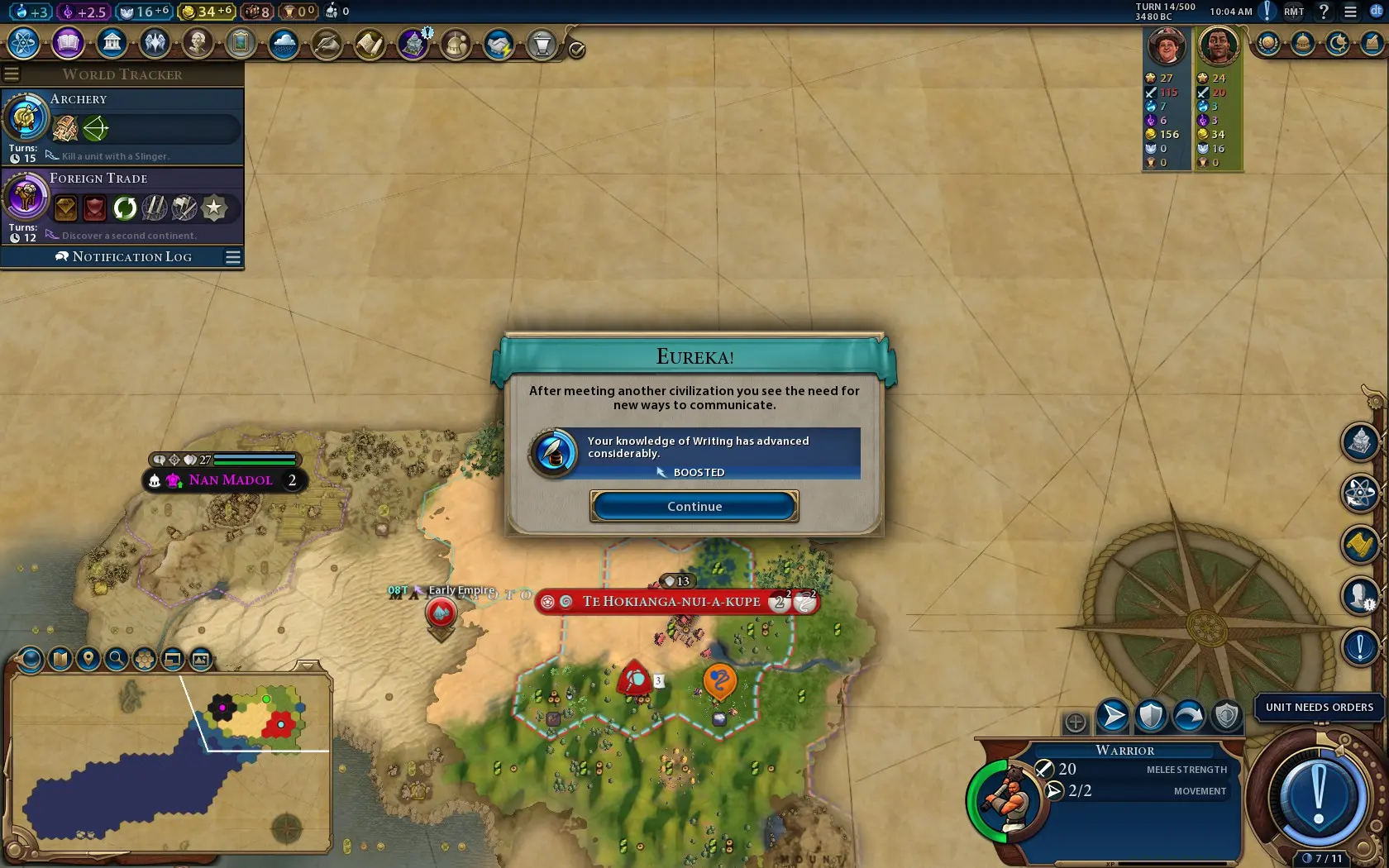Open the Civics tree book icon
Screen dimensions: 1389x868
pos(68,43)
